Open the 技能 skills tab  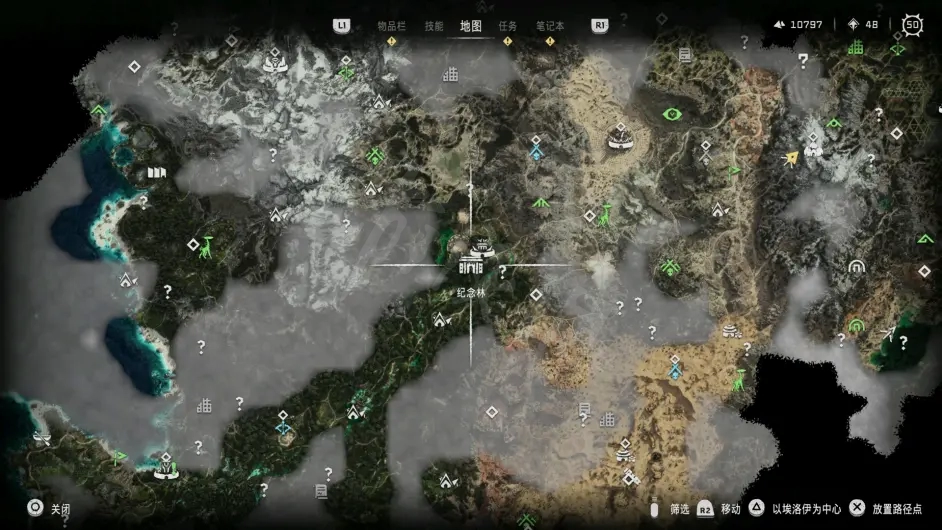click(434, 26)
